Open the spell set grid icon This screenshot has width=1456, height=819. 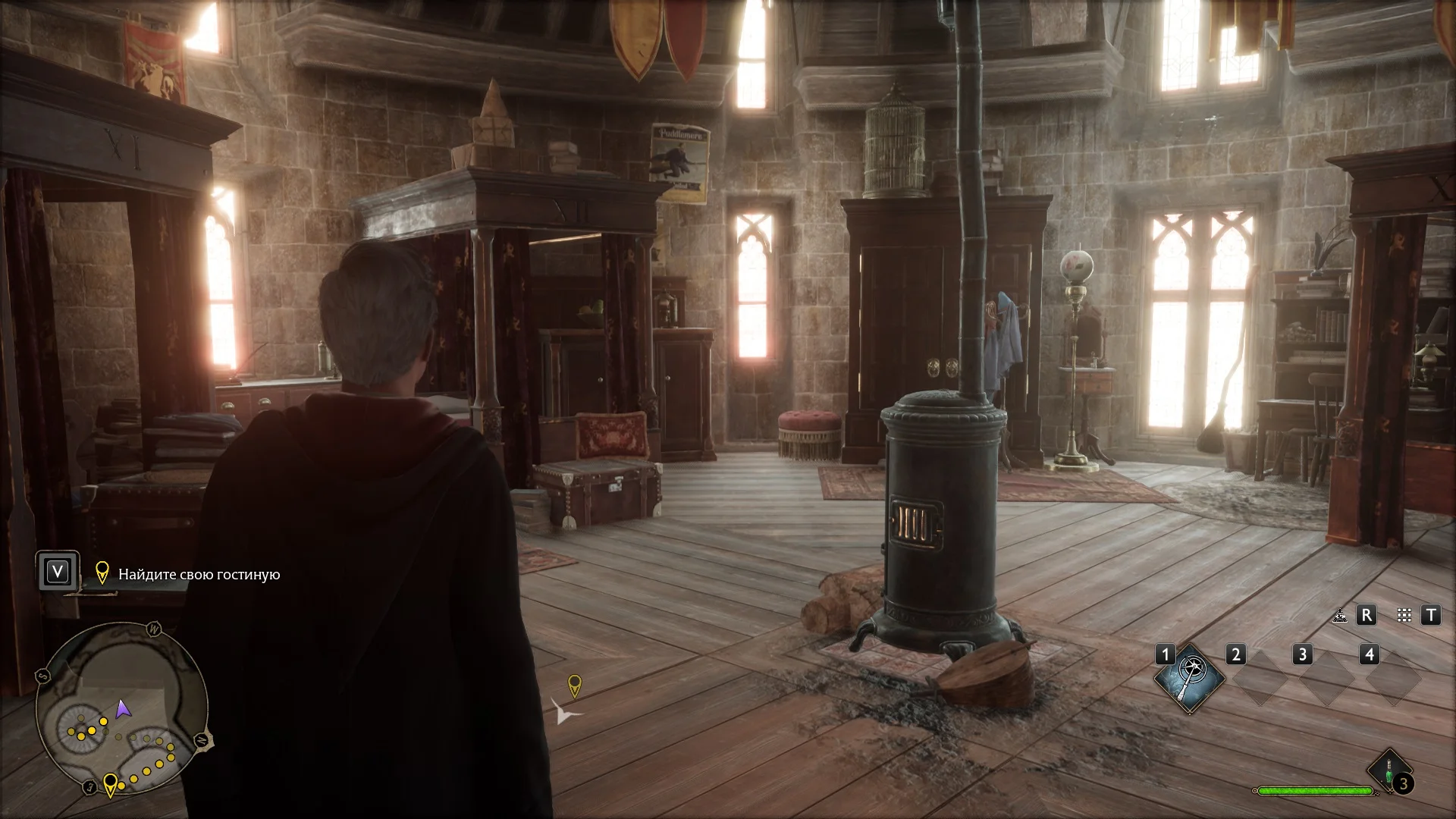point(1404,616)
